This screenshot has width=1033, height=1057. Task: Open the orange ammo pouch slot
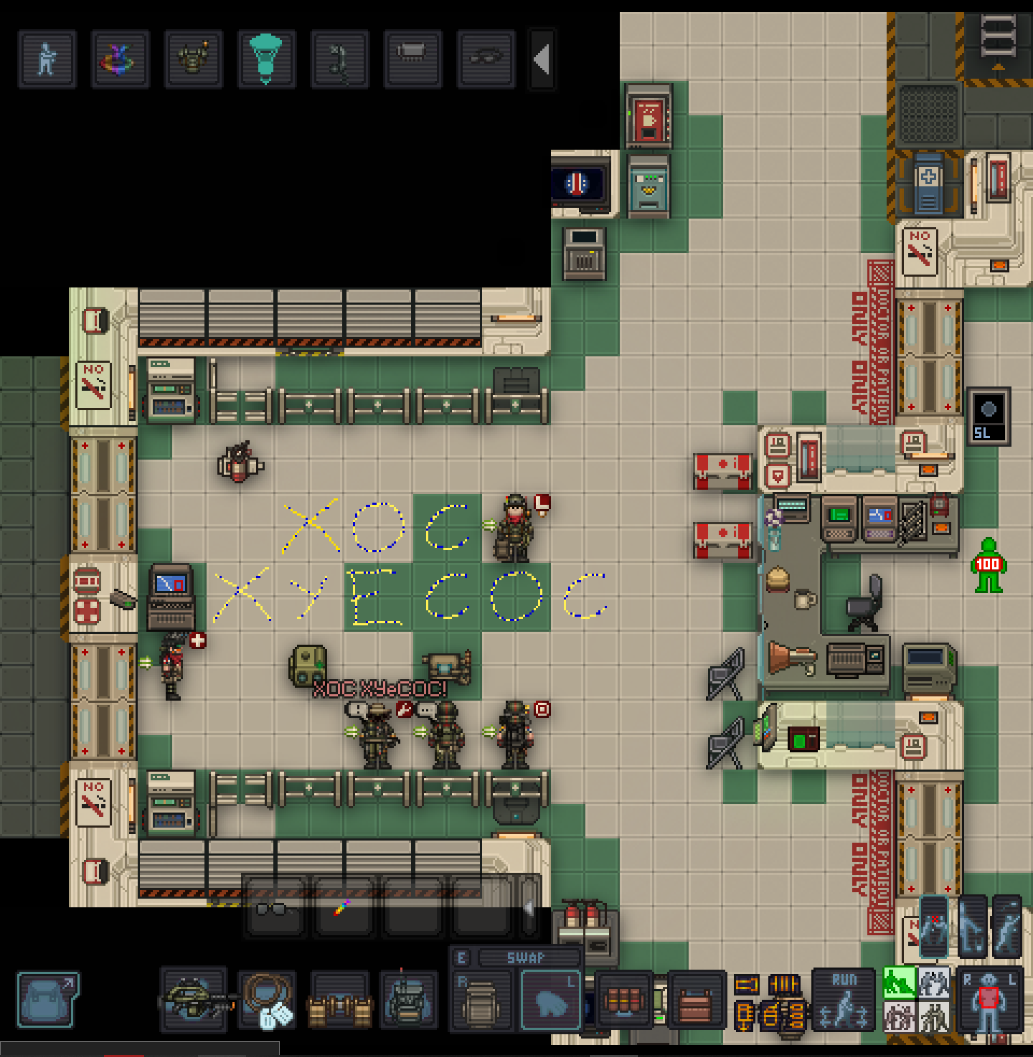pyautogui.click(x=625, y=1001)
